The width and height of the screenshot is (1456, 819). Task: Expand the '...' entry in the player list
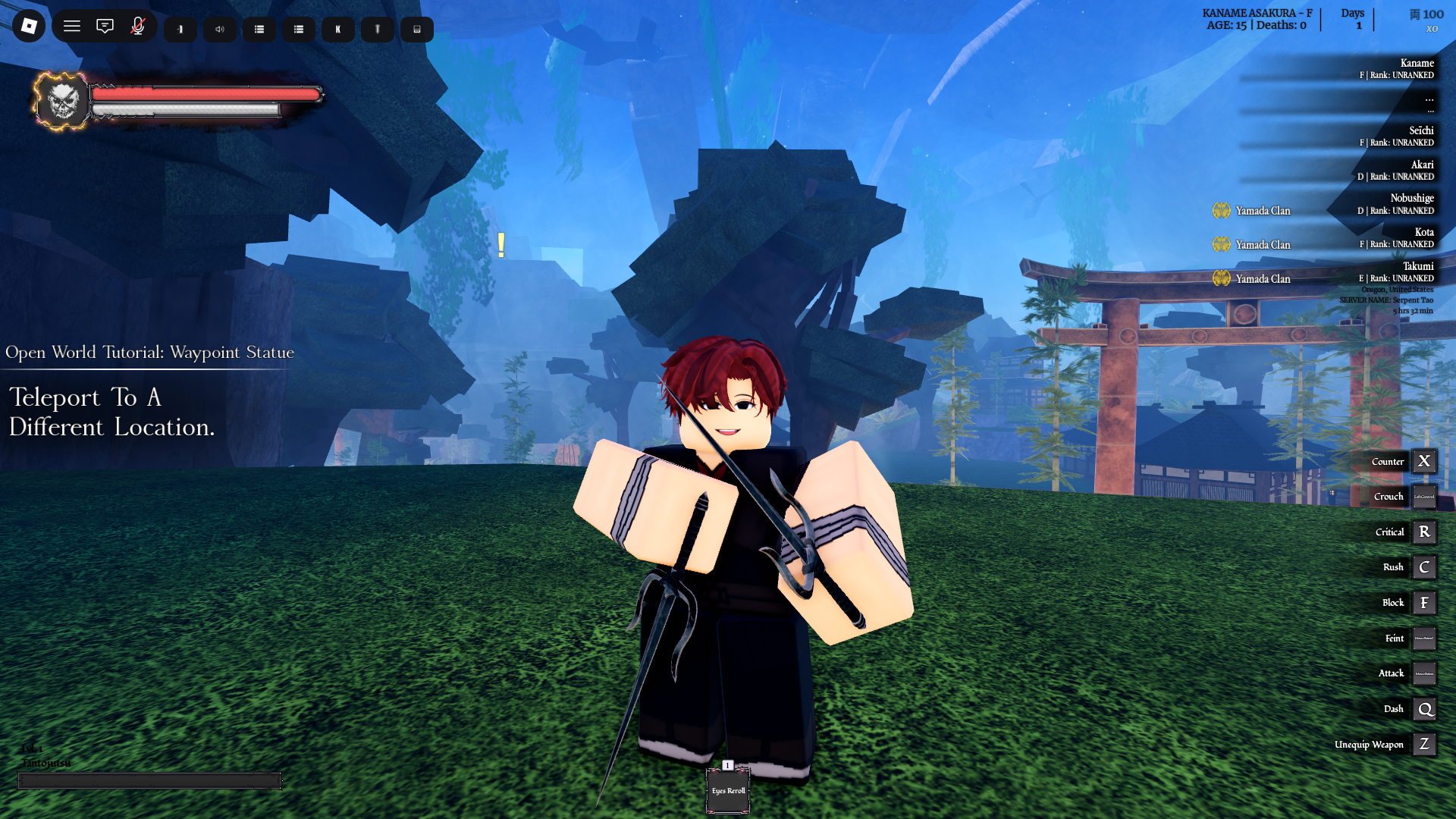tap(1430, 99)
